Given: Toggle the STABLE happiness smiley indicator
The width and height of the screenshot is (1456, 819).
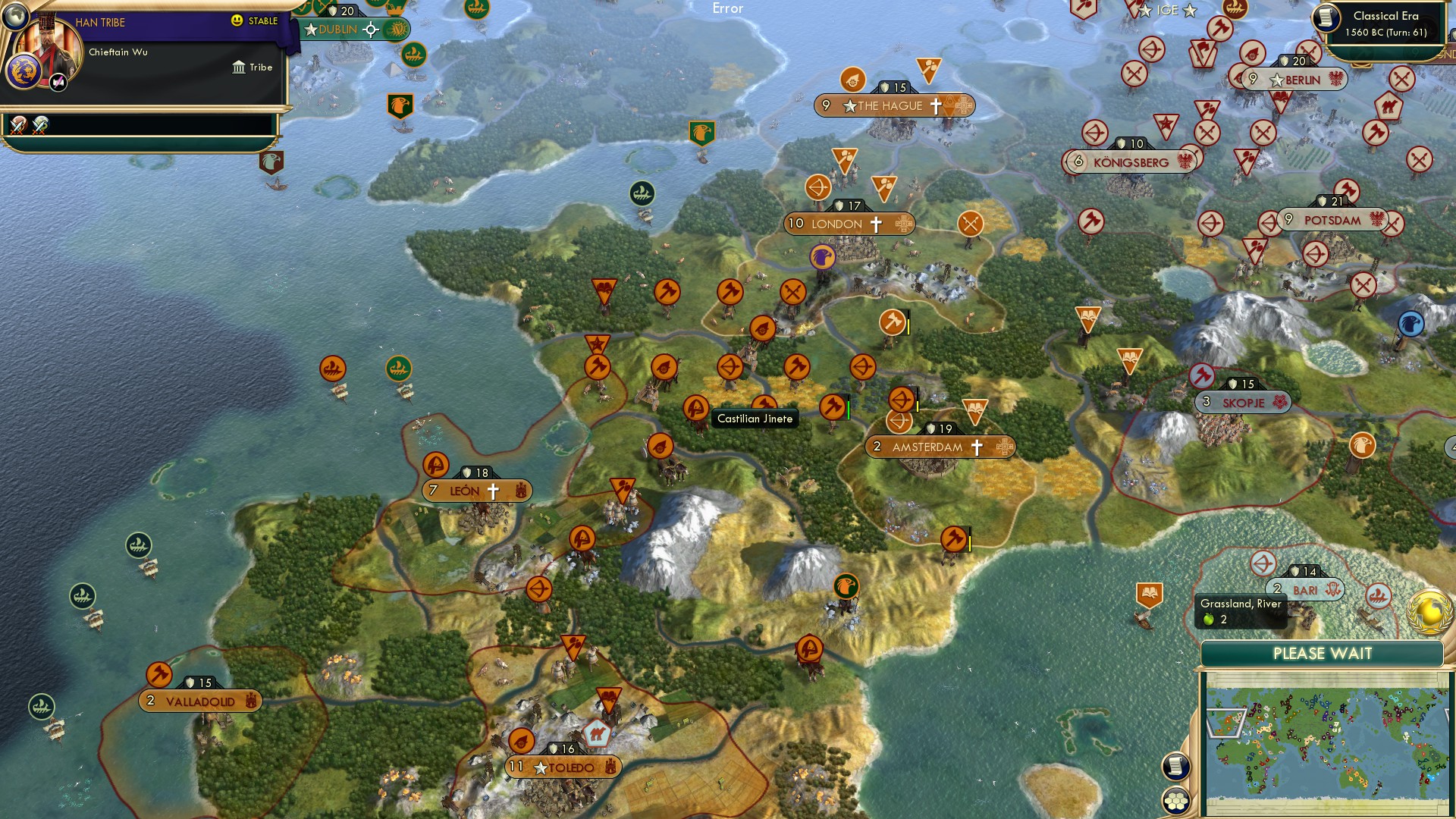Looking at the screenshot, I should pos(239,22).
